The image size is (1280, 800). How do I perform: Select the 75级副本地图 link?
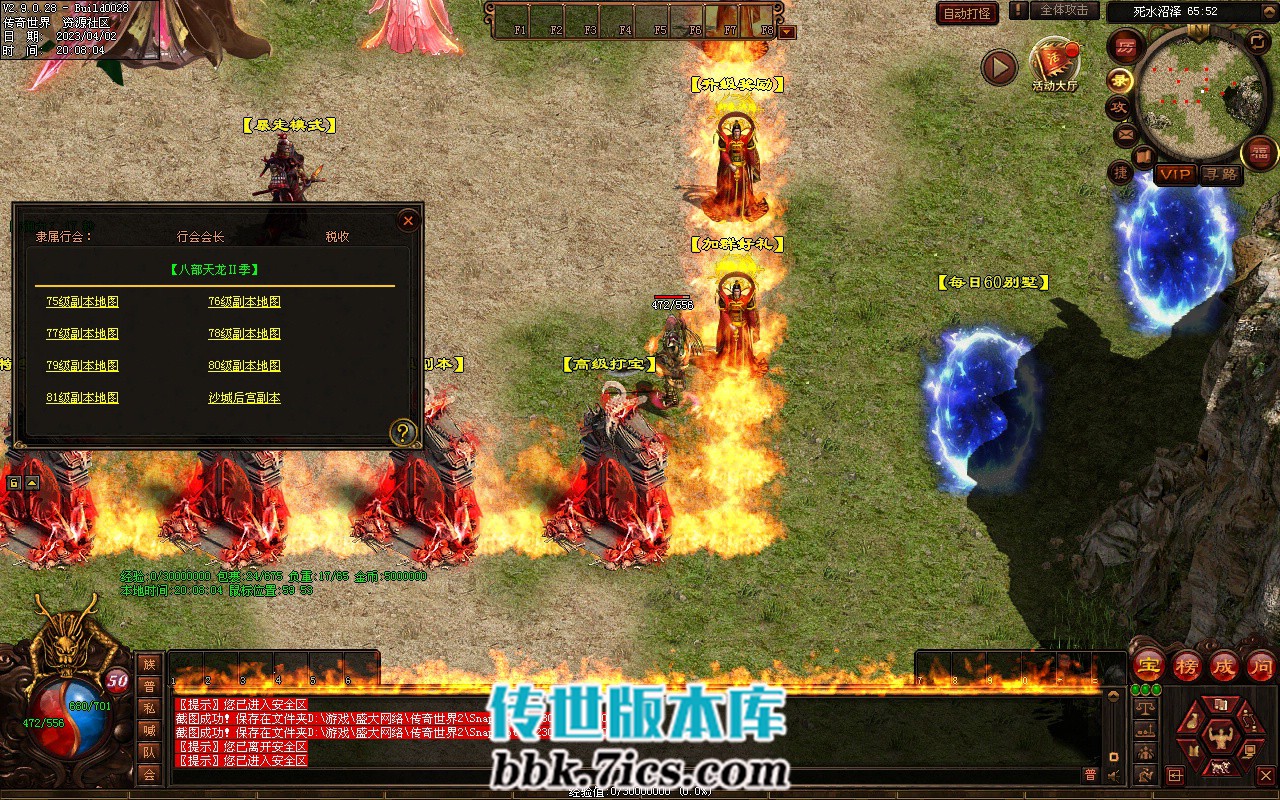click(x=82, y=302)
